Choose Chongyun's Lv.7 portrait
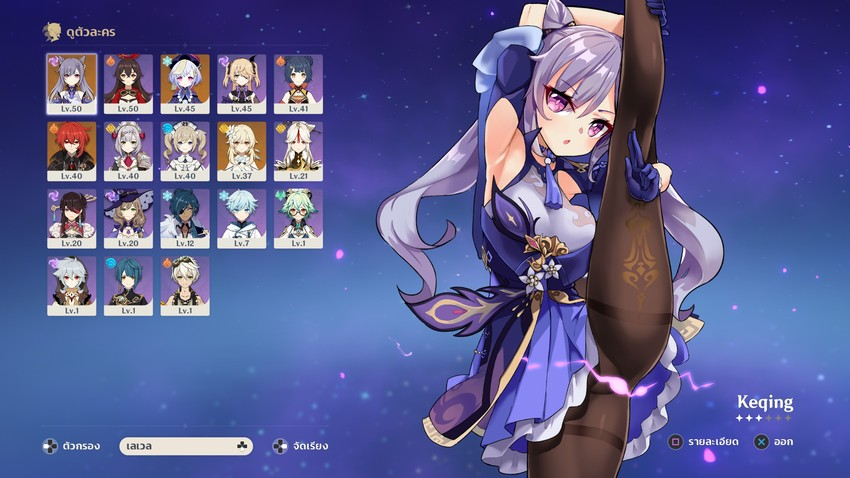This screenshot has width=850, height=478. tap(242, 214)
